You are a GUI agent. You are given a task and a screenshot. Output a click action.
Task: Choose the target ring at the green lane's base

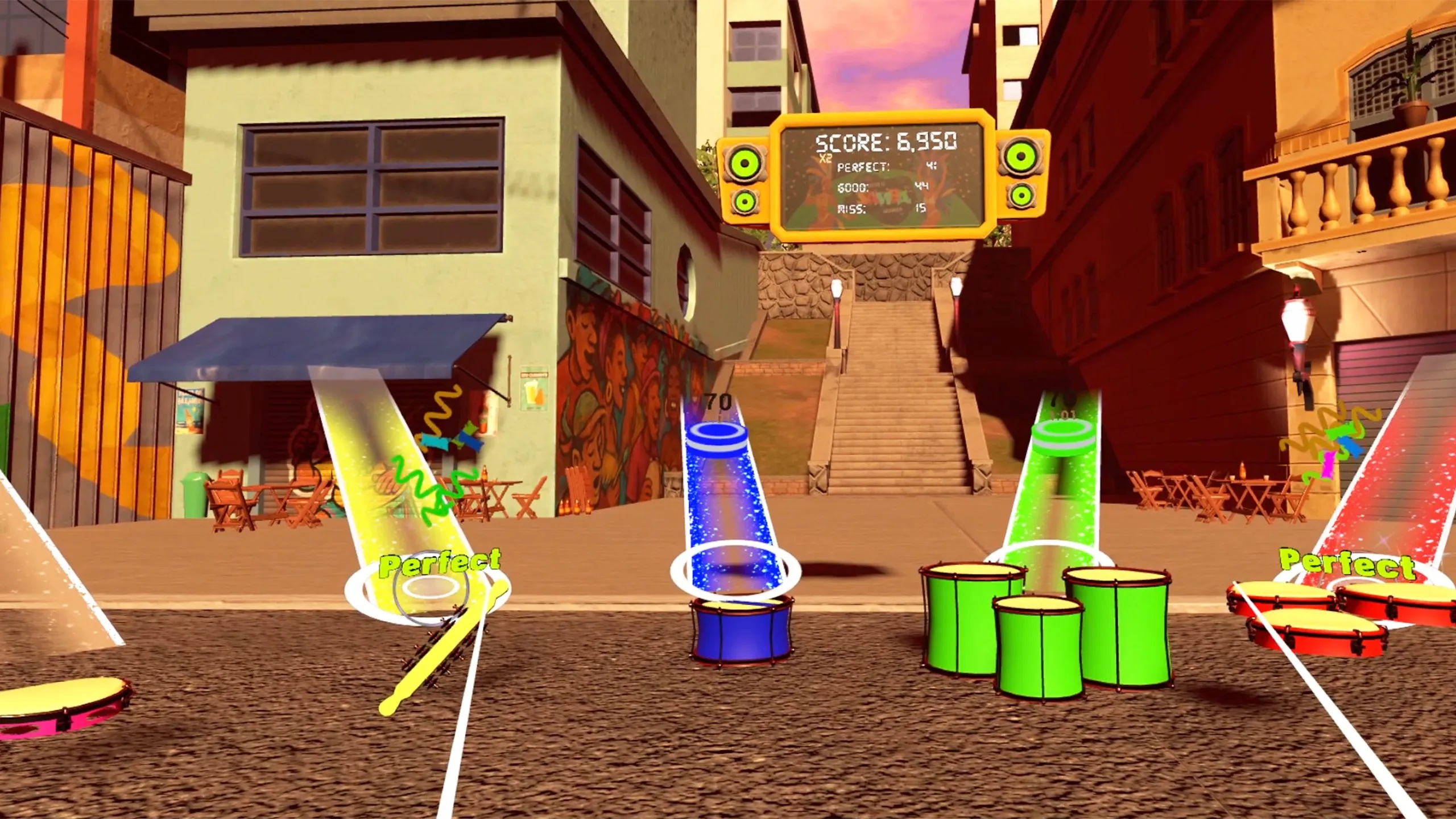coord(1050,555)
